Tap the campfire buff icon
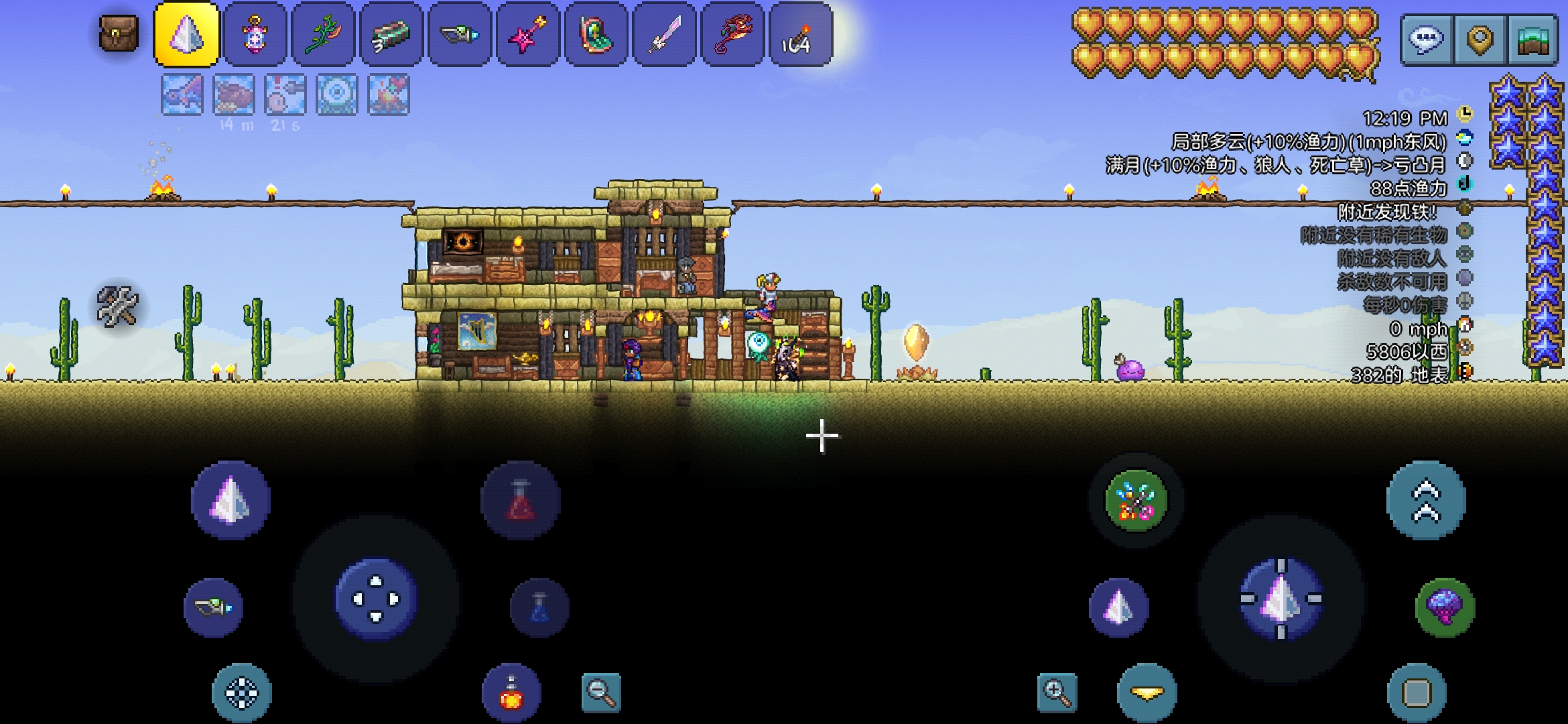 [388, 95]
